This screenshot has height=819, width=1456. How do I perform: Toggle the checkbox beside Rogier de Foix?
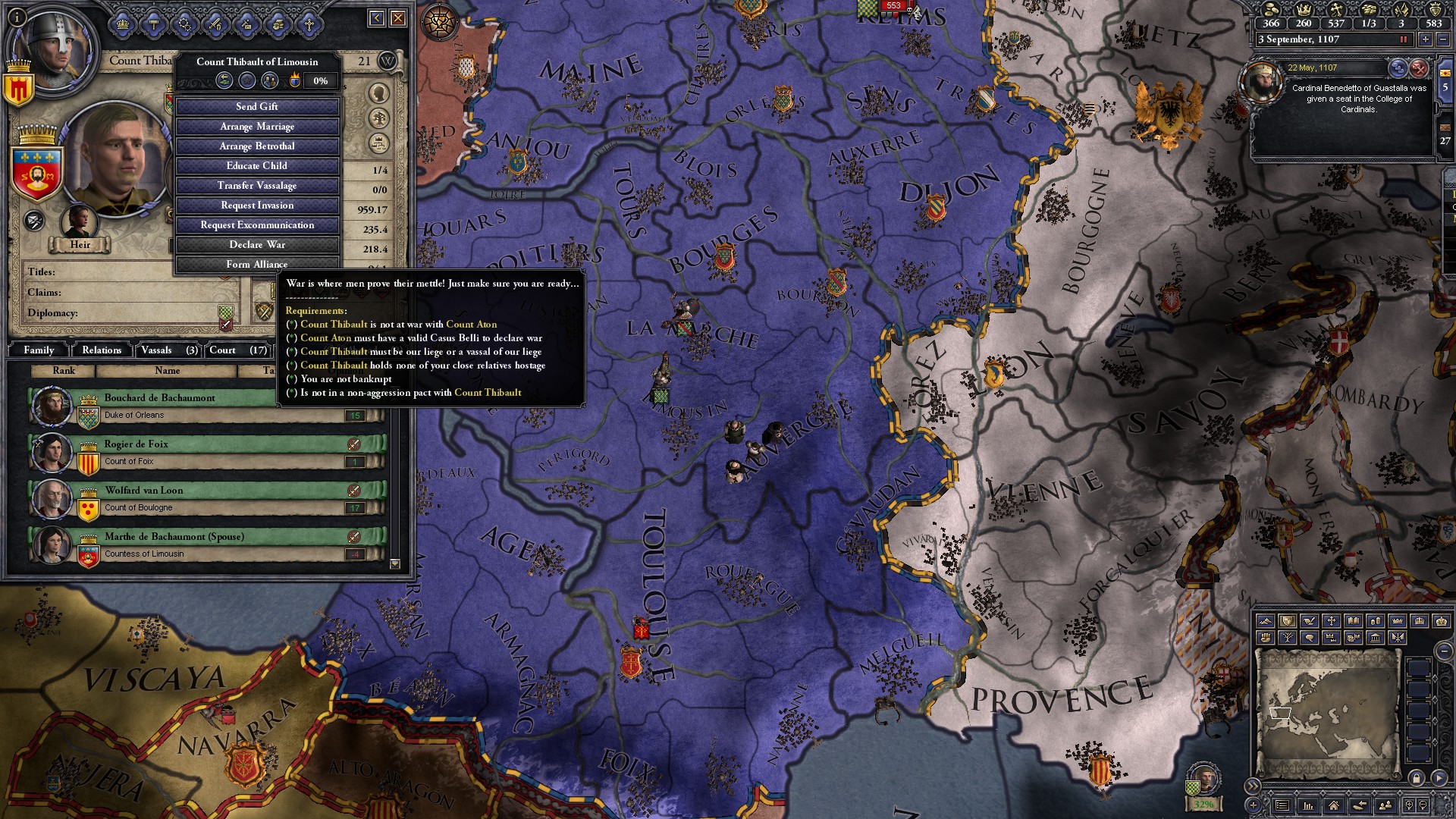pos(353,445)
